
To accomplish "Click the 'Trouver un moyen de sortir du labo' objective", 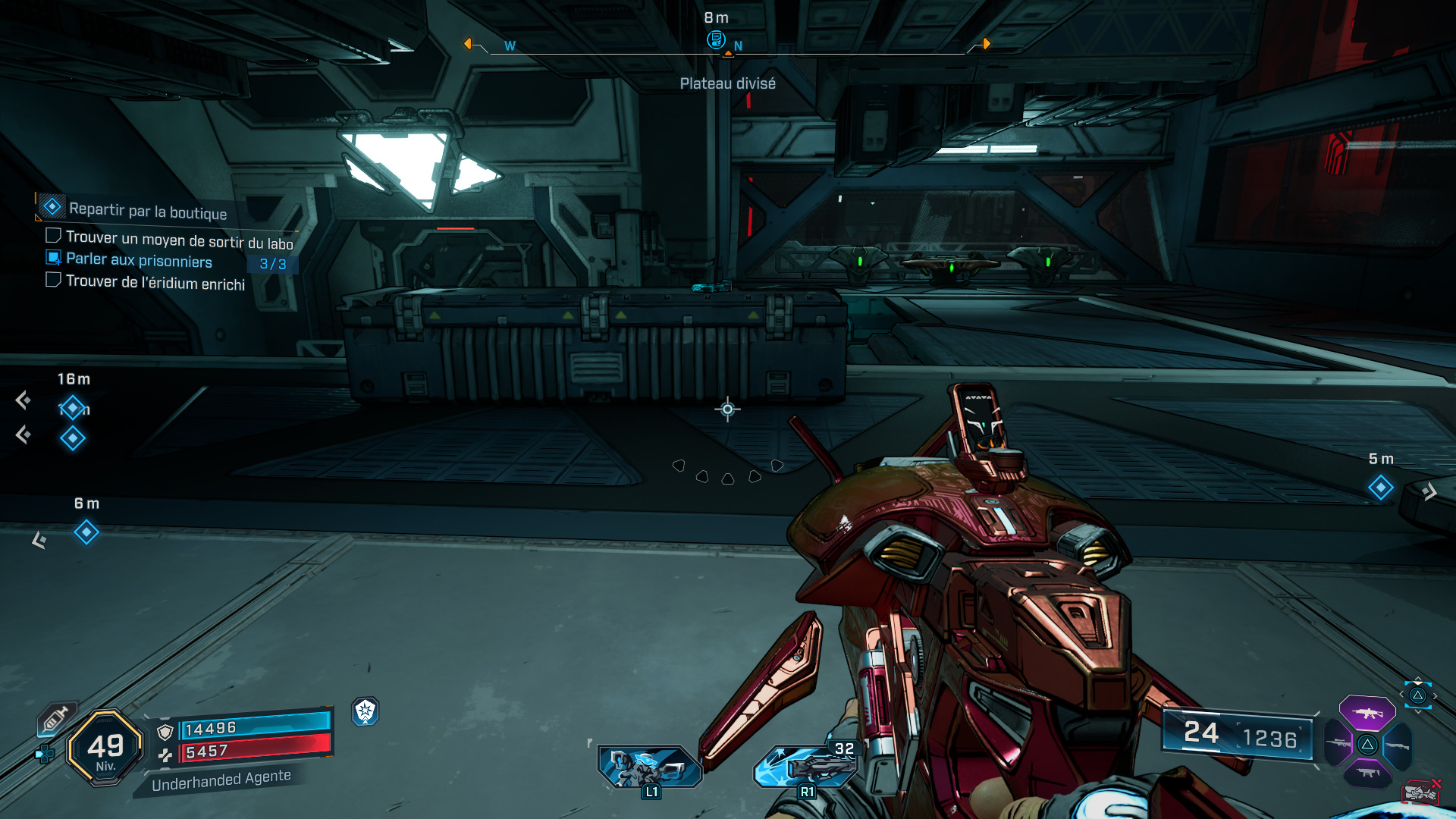I will [x=179, y=240].
